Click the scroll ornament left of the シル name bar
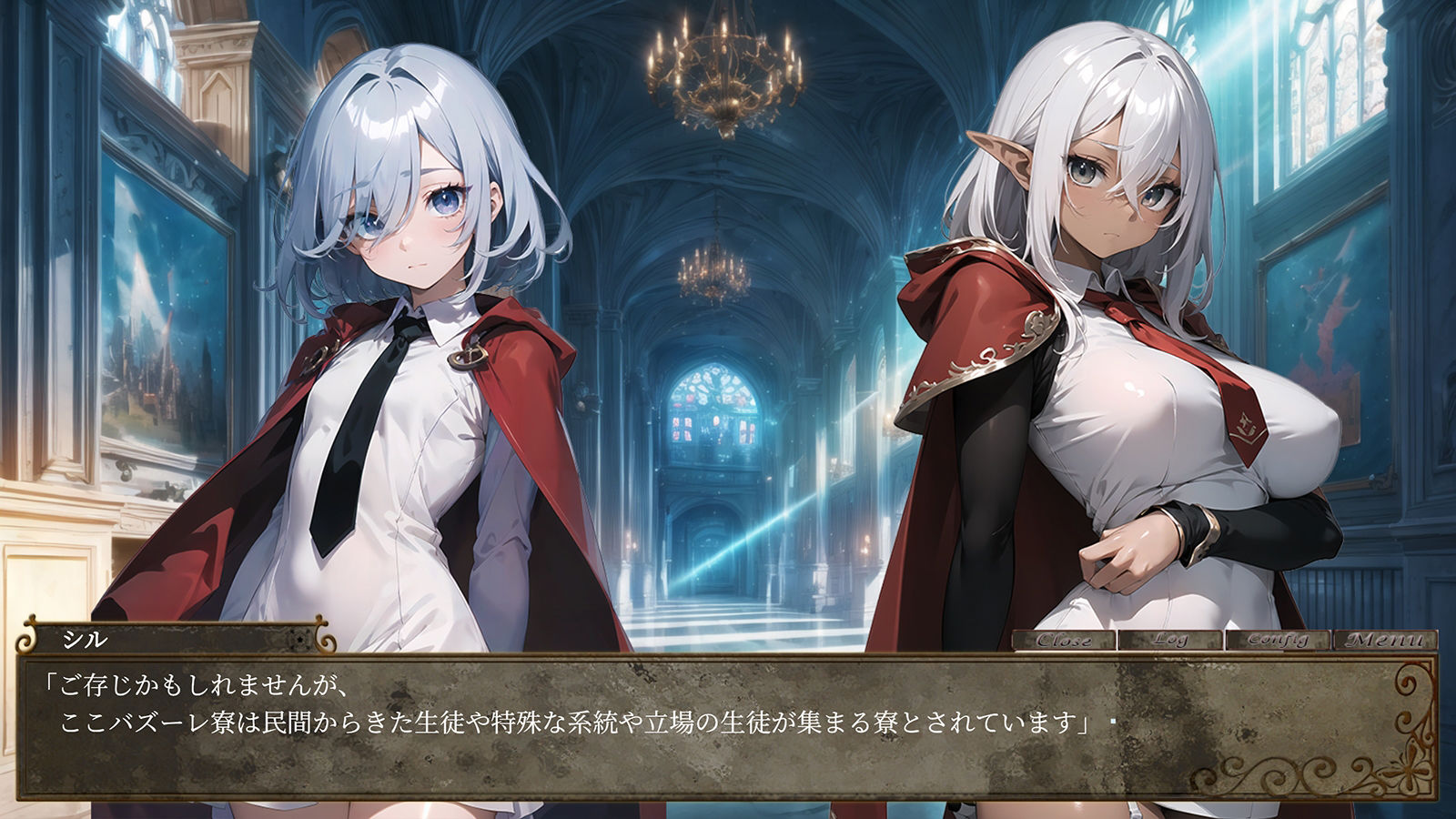Viewport: 1456px width, 819px height. pos(25,640)
